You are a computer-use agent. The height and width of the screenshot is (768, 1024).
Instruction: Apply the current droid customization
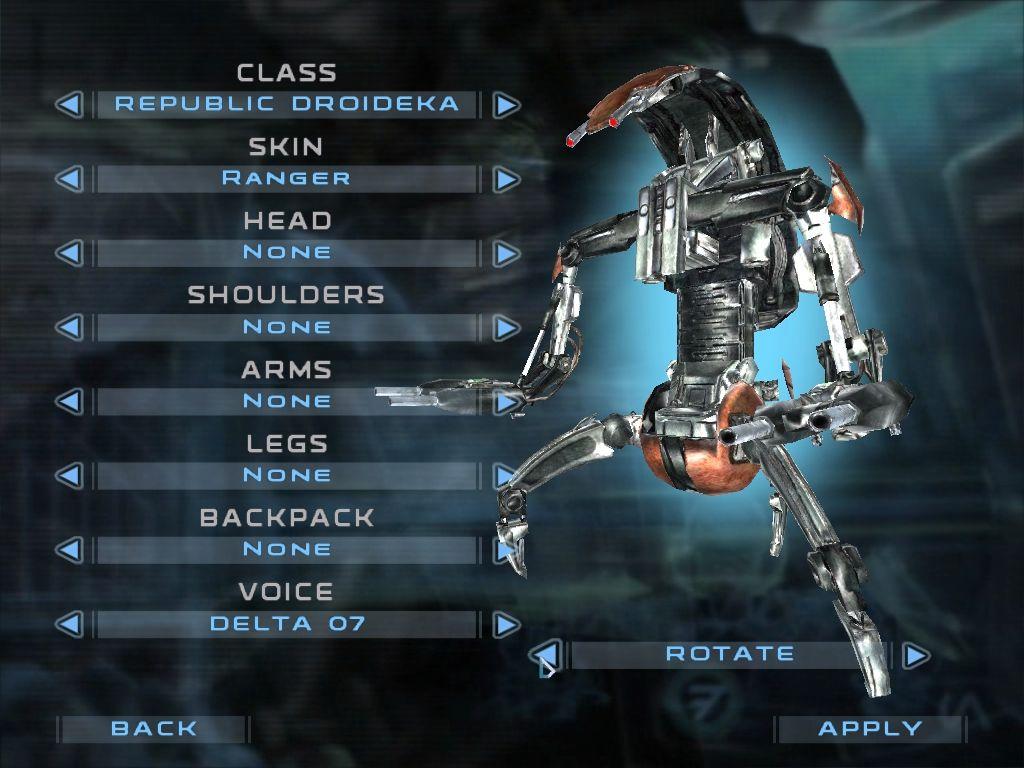[870, 729]
